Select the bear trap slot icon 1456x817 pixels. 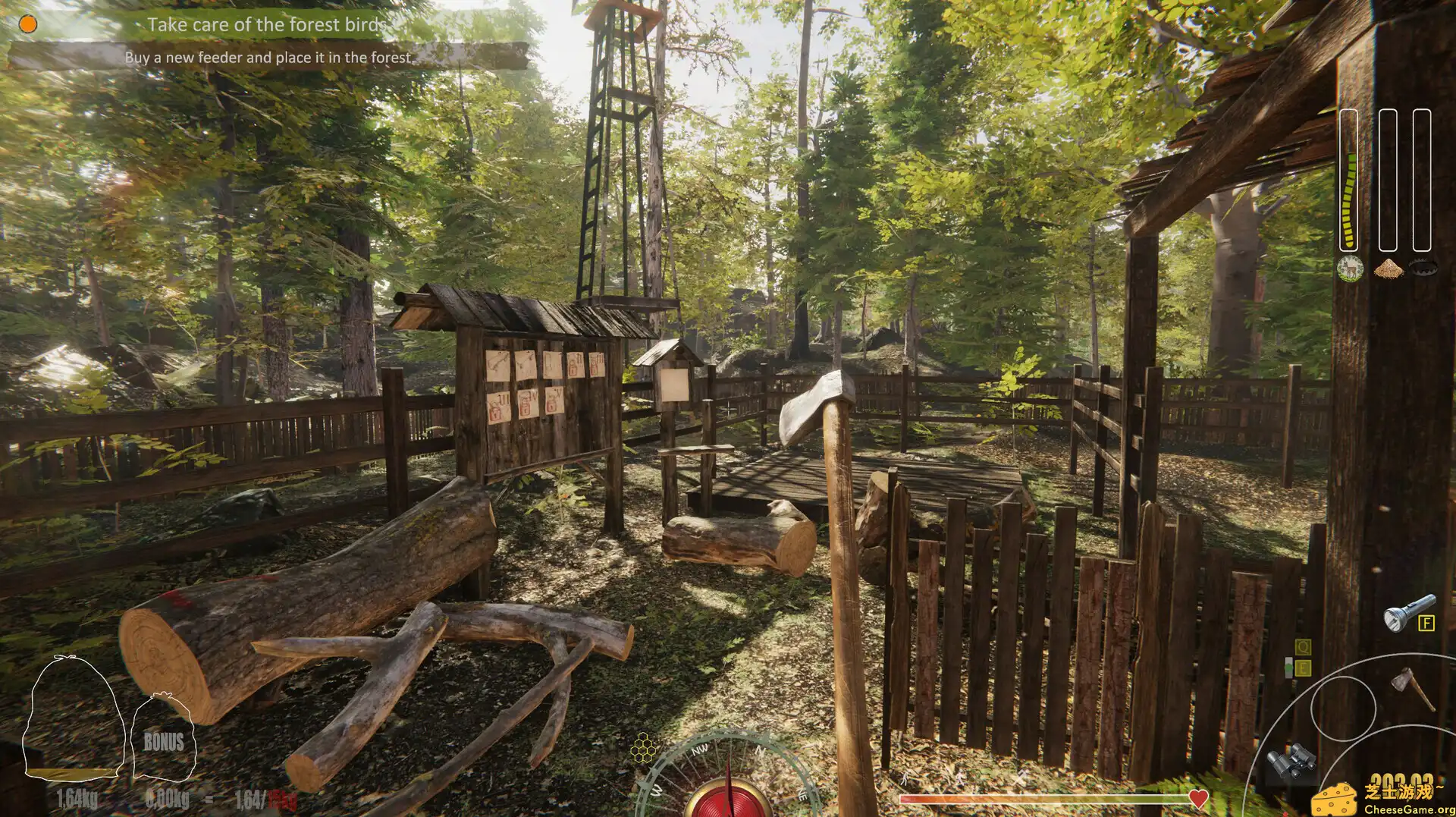(1423, 267)
